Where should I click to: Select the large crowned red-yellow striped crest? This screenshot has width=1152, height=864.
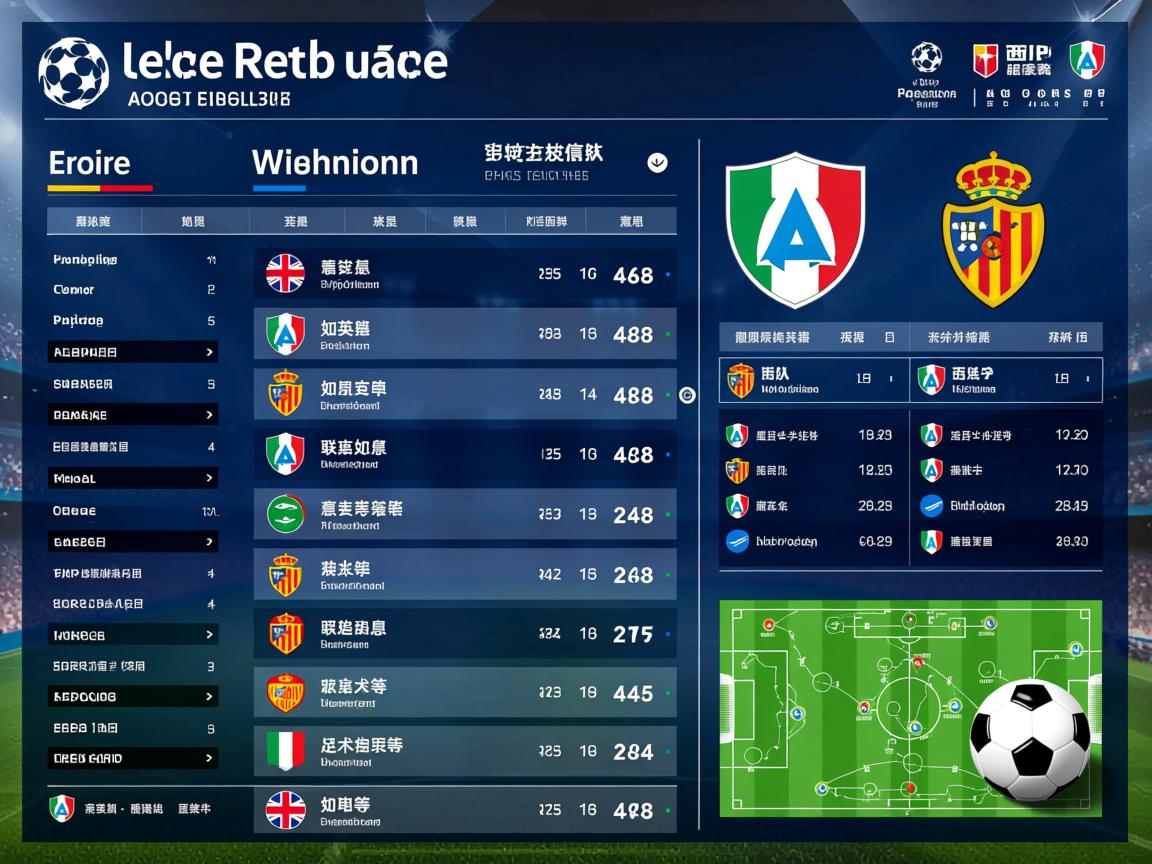[x=993, y=230]
